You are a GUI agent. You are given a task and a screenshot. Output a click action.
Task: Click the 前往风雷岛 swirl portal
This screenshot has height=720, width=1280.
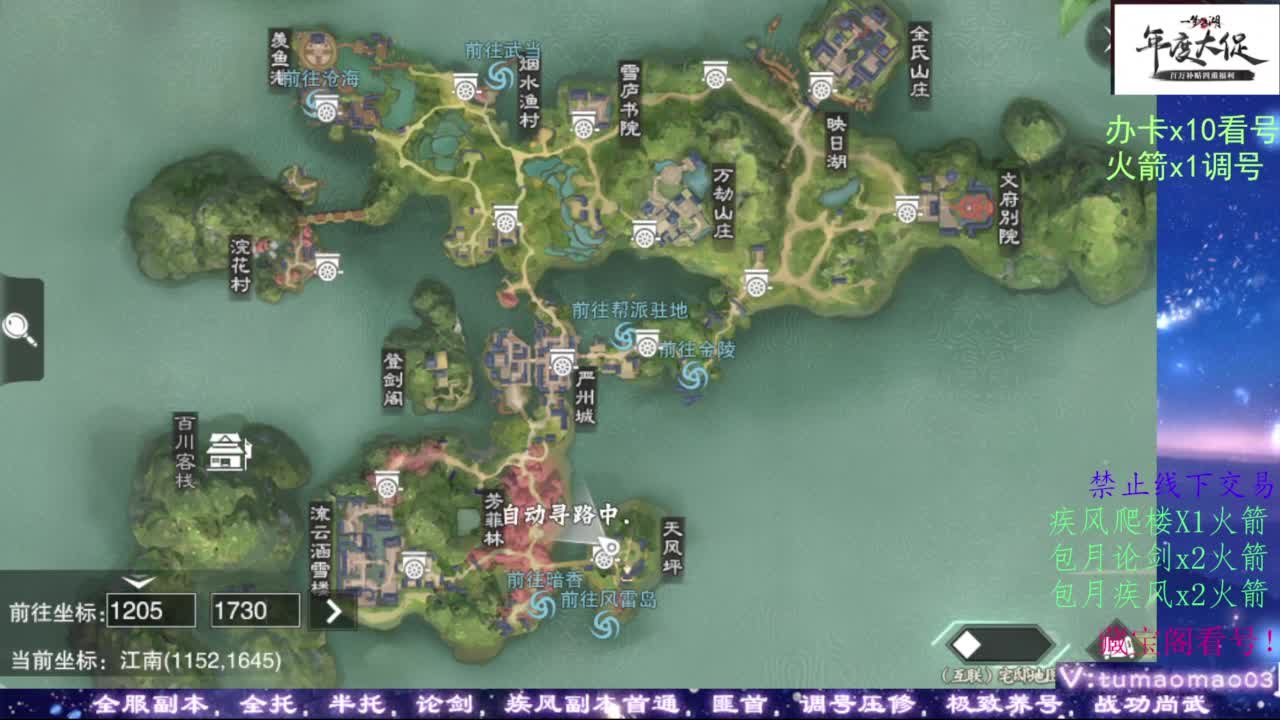[606, 625]
